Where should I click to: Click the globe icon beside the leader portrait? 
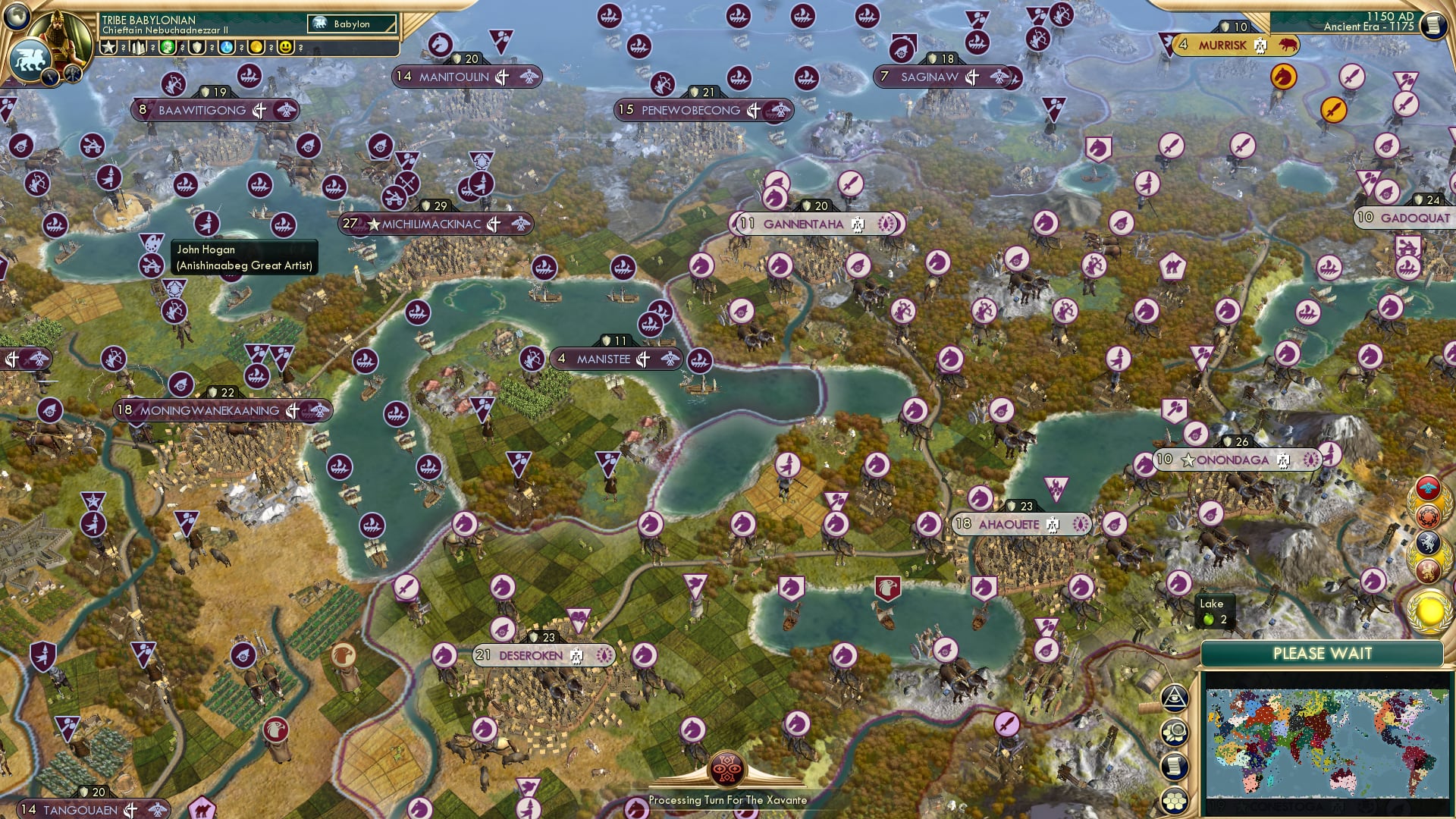pyautogui.click(x=17, y=15)
